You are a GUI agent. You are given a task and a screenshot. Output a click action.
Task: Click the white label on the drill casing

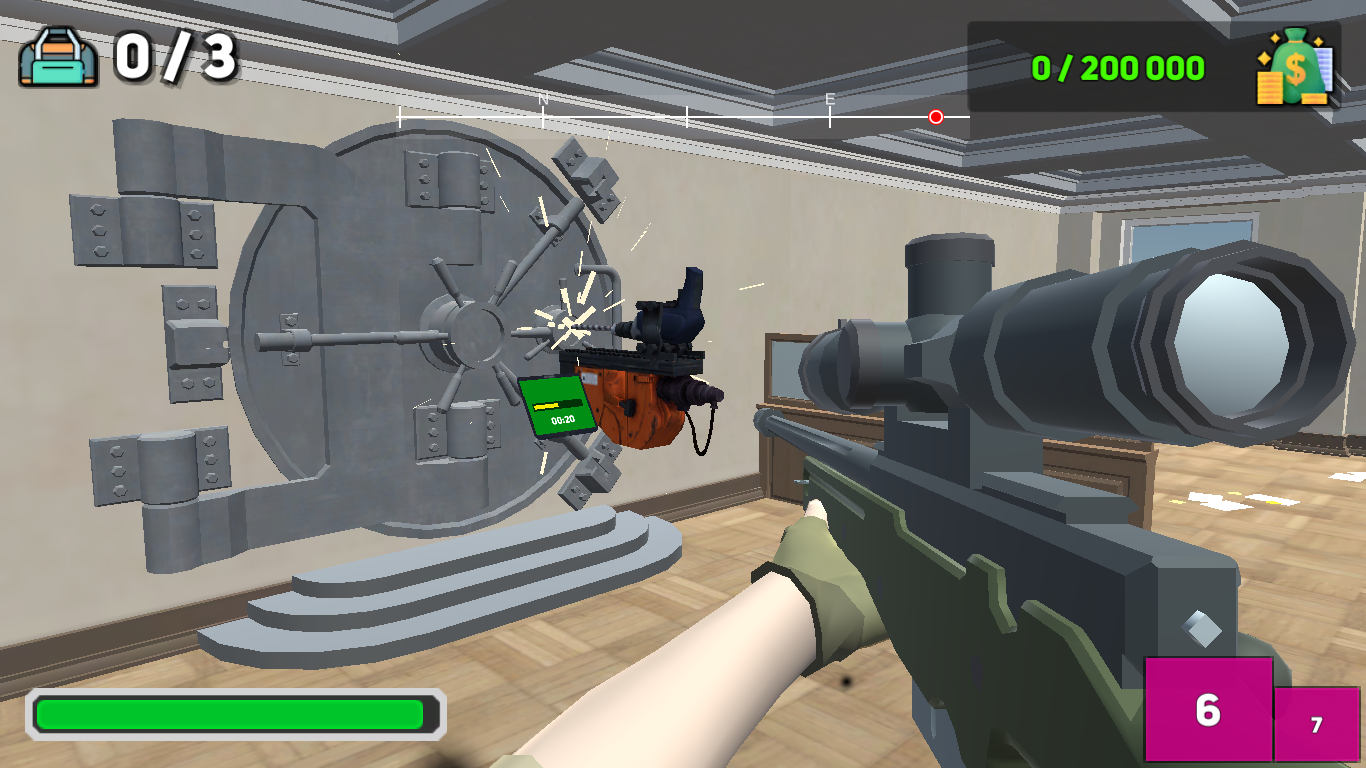pos(589,377)
